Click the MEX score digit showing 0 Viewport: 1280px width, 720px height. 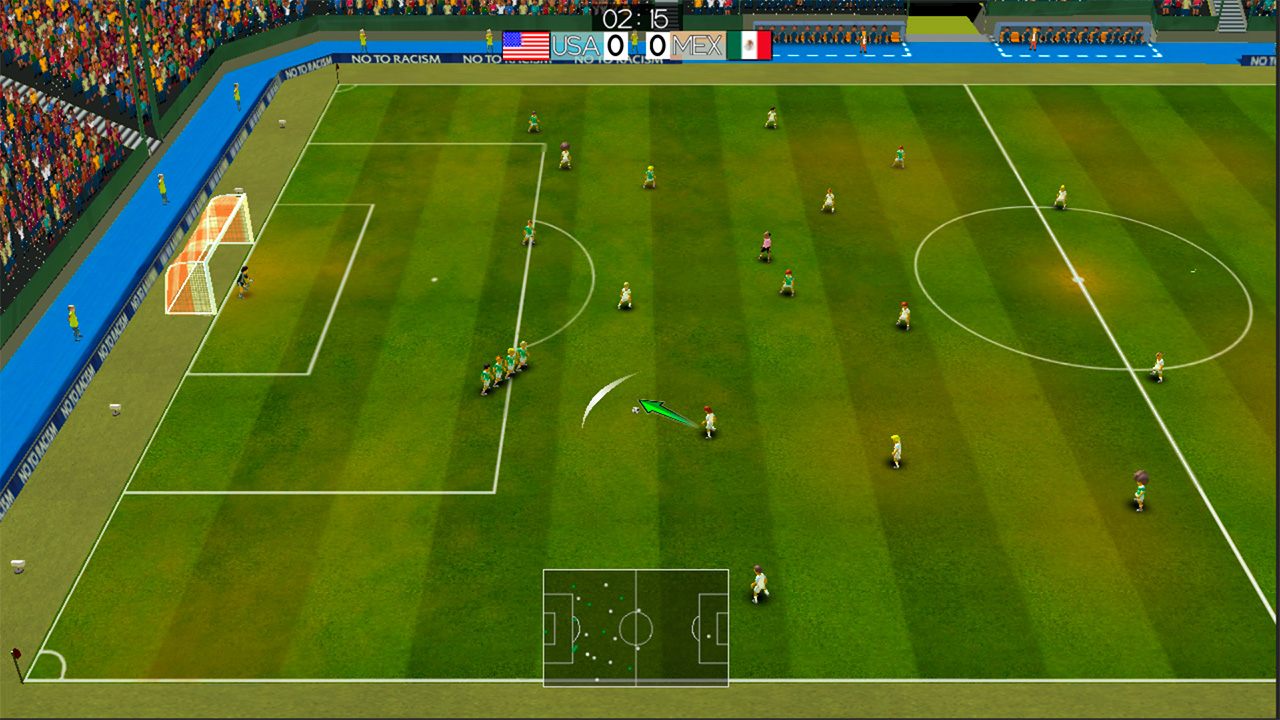pyautogui.click(x=656, y=45)
